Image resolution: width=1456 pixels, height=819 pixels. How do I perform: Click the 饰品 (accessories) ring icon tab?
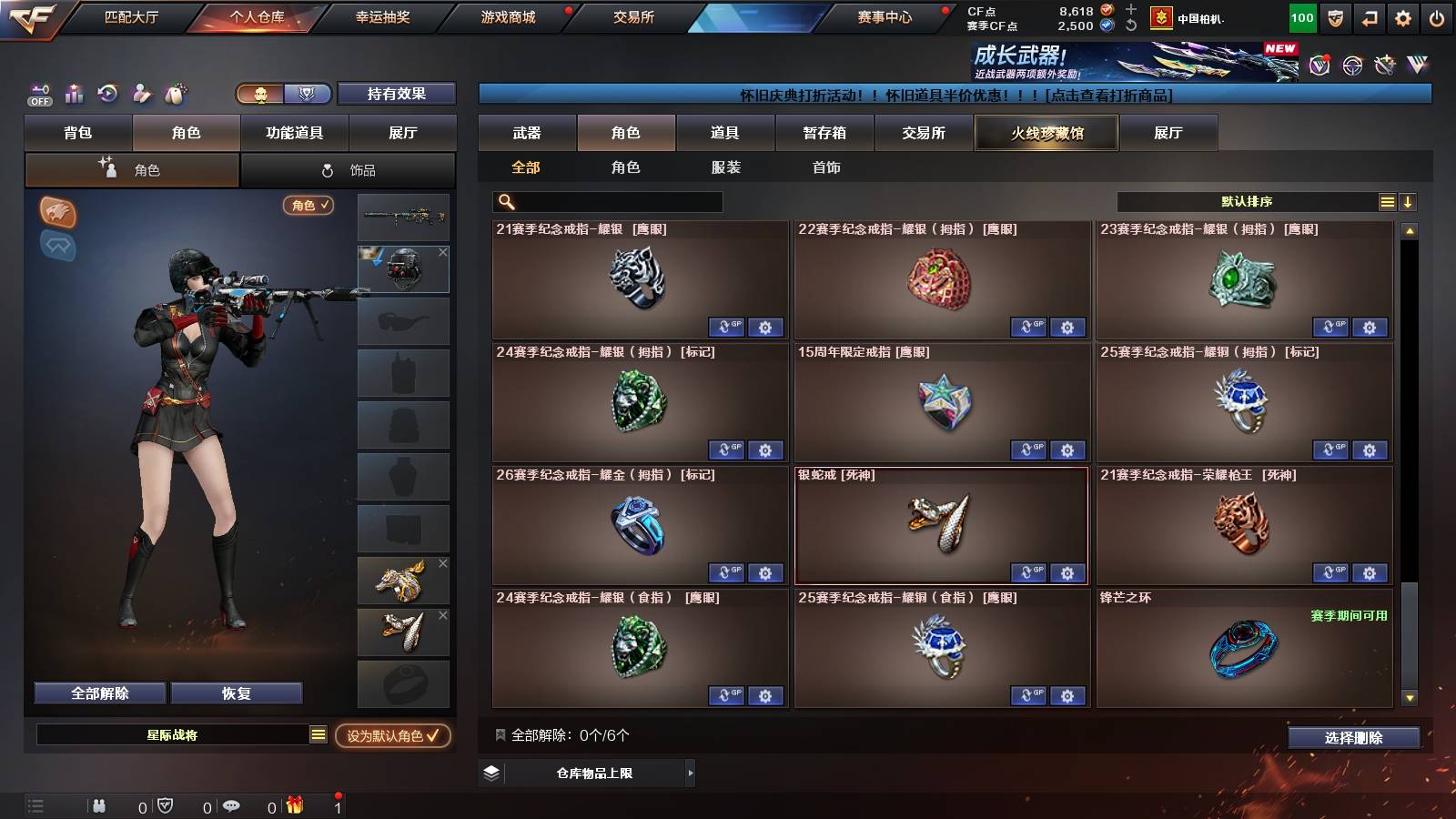[349, 169]
